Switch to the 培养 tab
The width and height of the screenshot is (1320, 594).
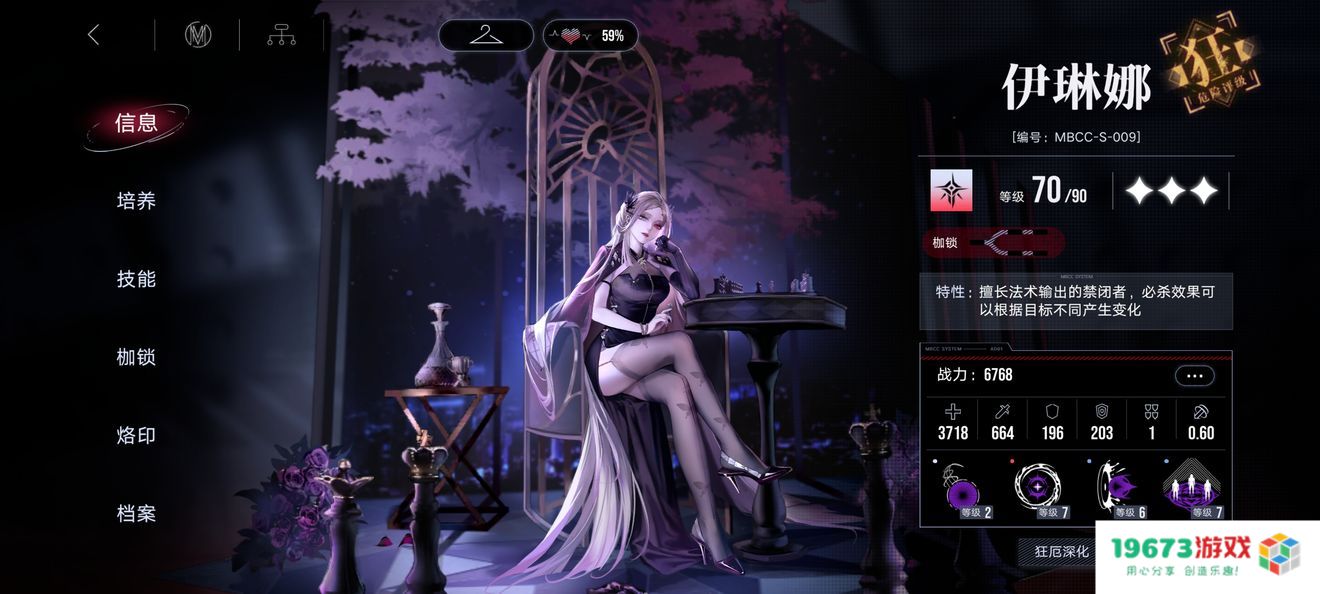tap(136, 201)
